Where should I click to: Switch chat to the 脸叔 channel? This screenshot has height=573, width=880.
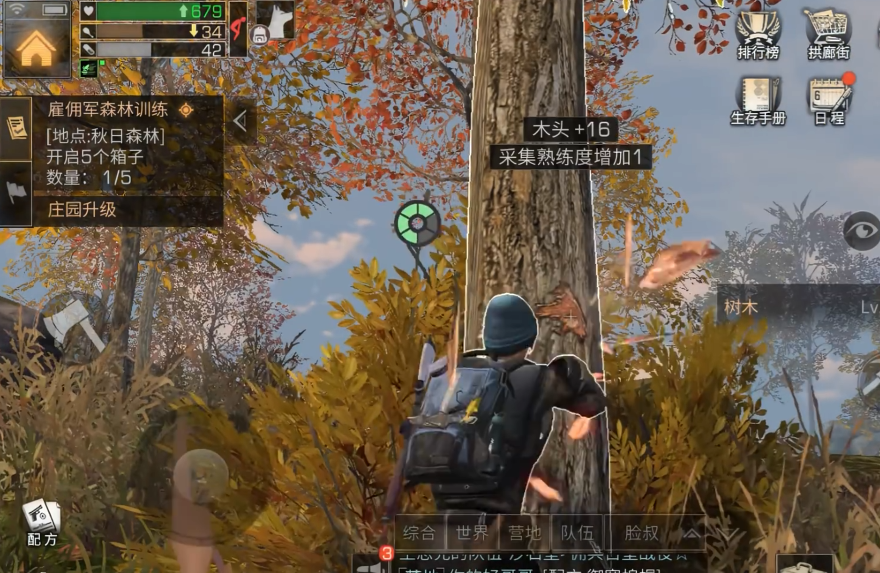(641, 534)
